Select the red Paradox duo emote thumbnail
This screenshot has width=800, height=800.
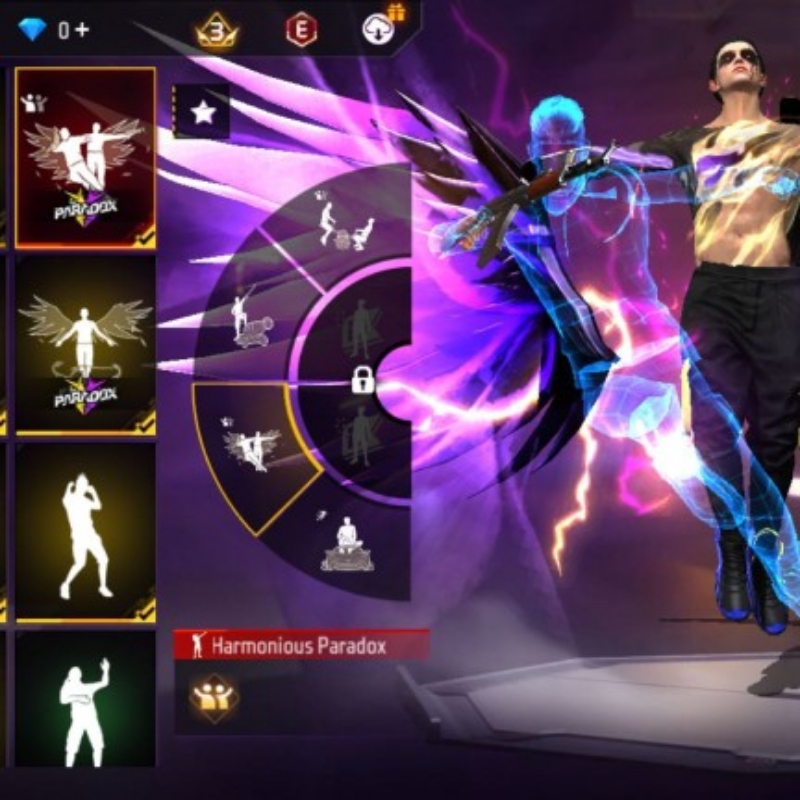point(85,157)
